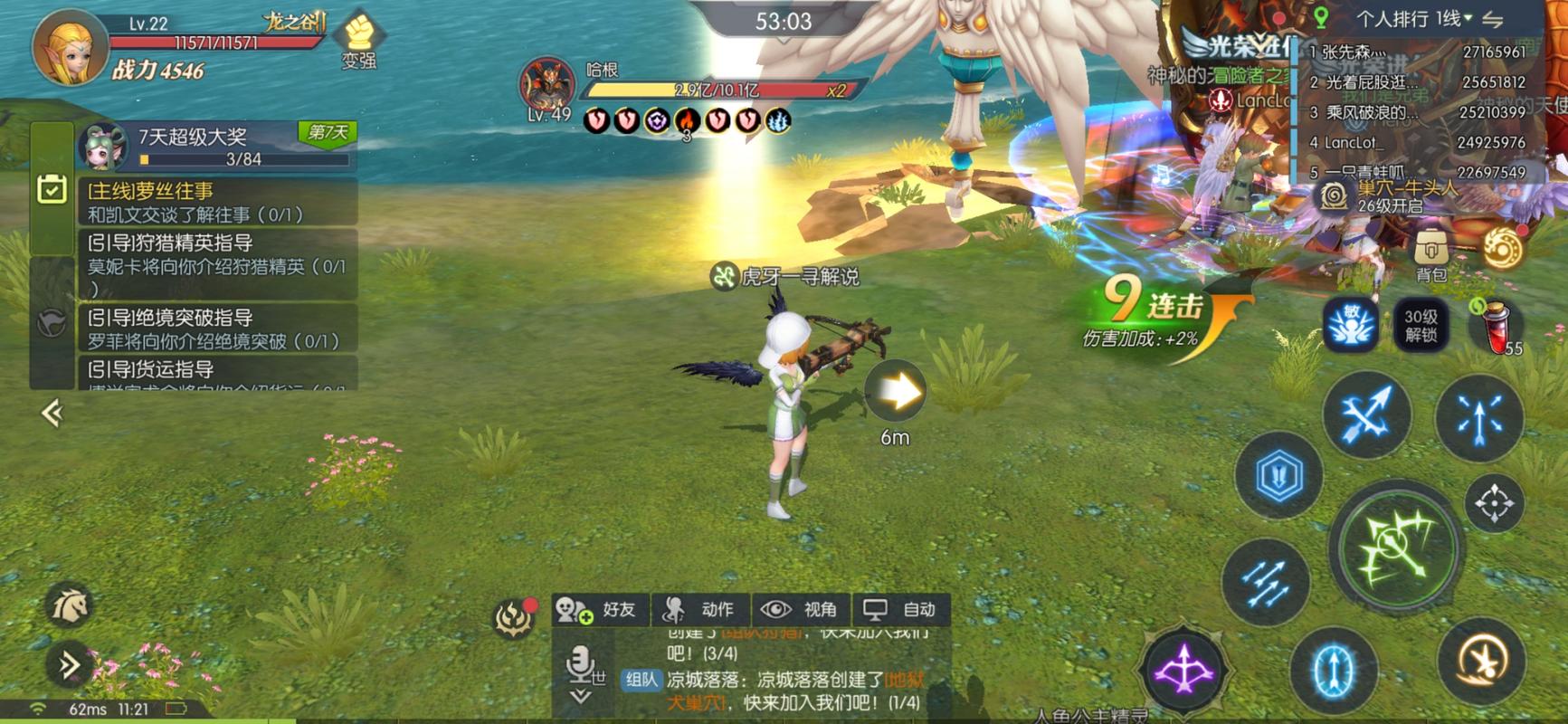Open the 背包 backpack

point(1430,254)
